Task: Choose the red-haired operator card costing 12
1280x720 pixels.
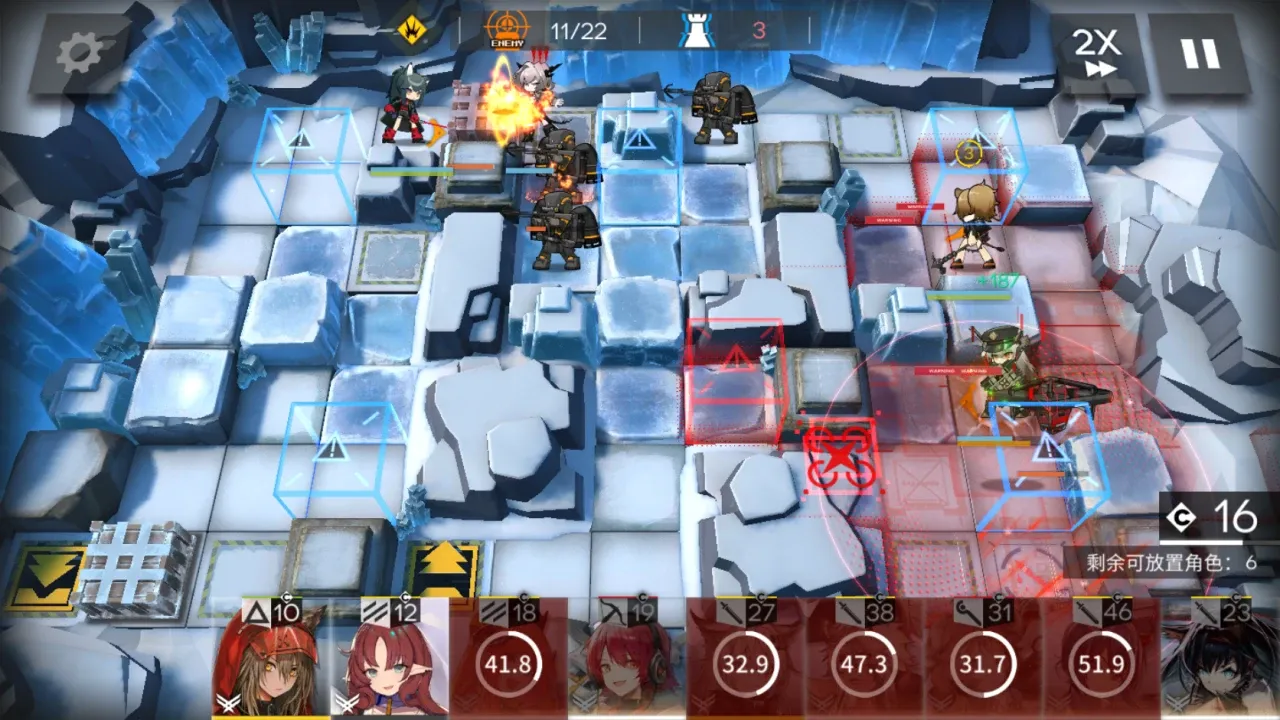Action: tap(390, 662)
